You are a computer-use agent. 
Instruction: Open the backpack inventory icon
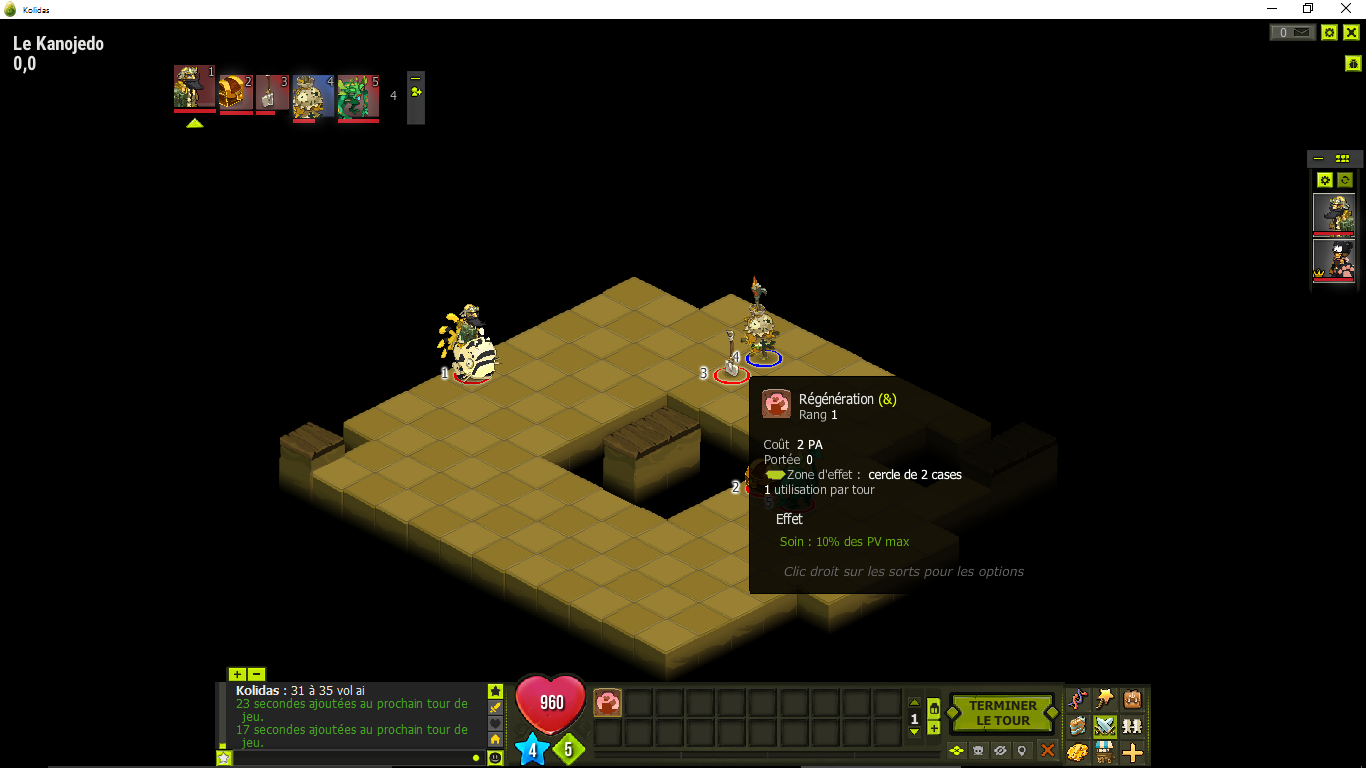point(1132,697)
